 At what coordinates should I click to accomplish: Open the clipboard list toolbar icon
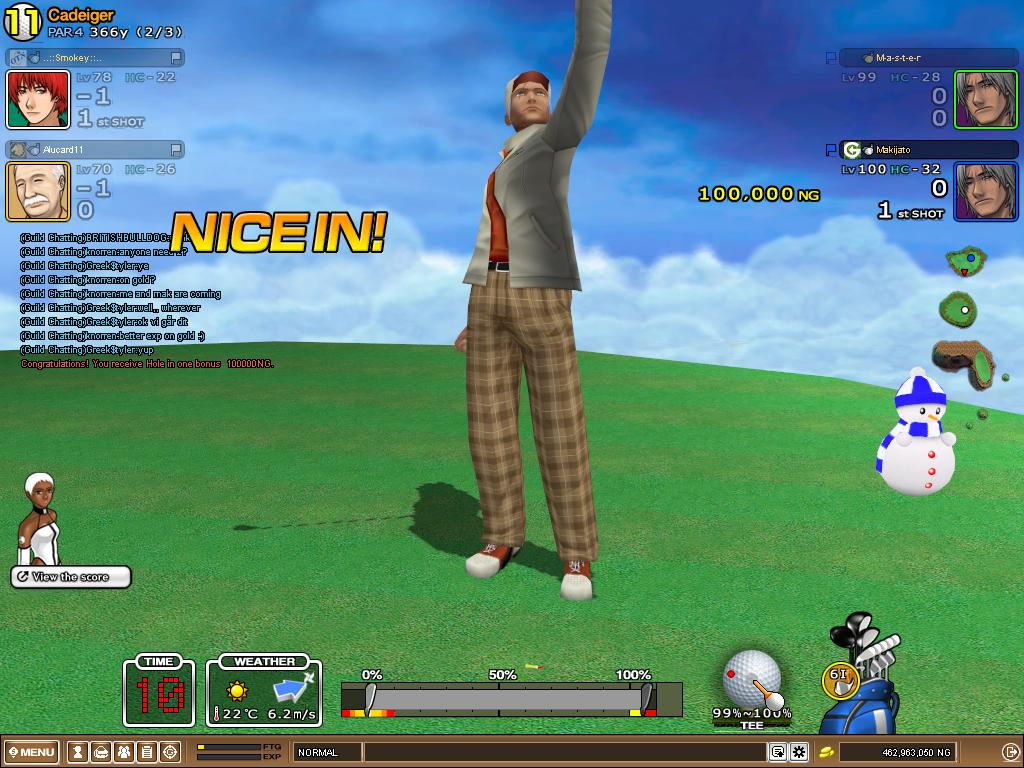(x=147, y=752)
